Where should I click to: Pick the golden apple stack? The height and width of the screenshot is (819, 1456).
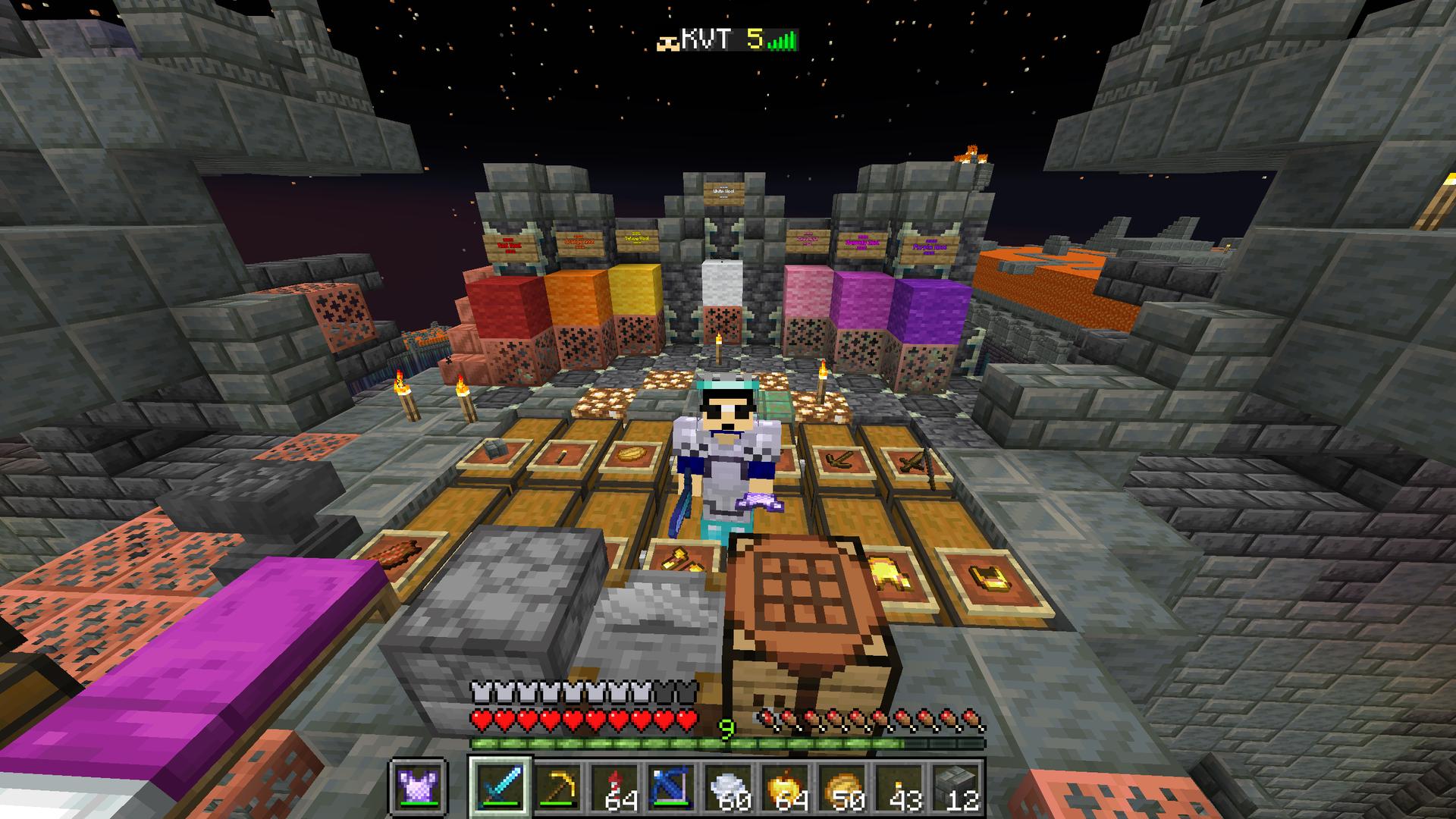pos(785,786)
